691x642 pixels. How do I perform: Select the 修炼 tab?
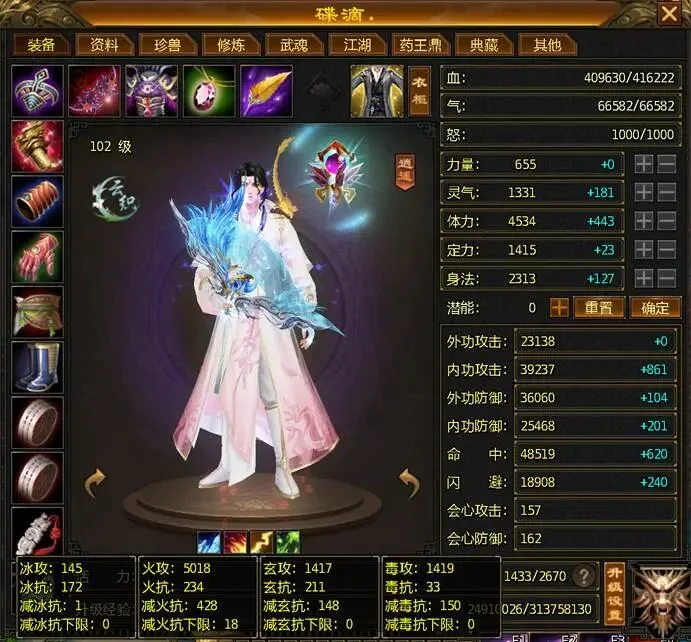pyautogui.click(x=223, y=45)
